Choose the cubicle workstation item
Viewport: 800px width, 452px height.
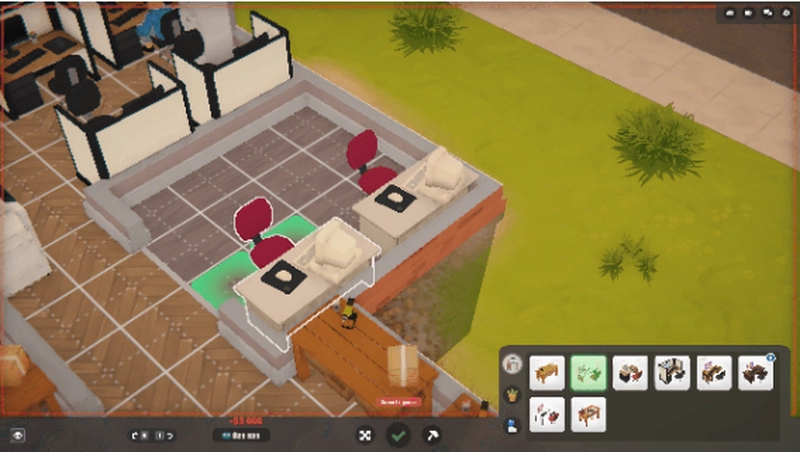672,372
